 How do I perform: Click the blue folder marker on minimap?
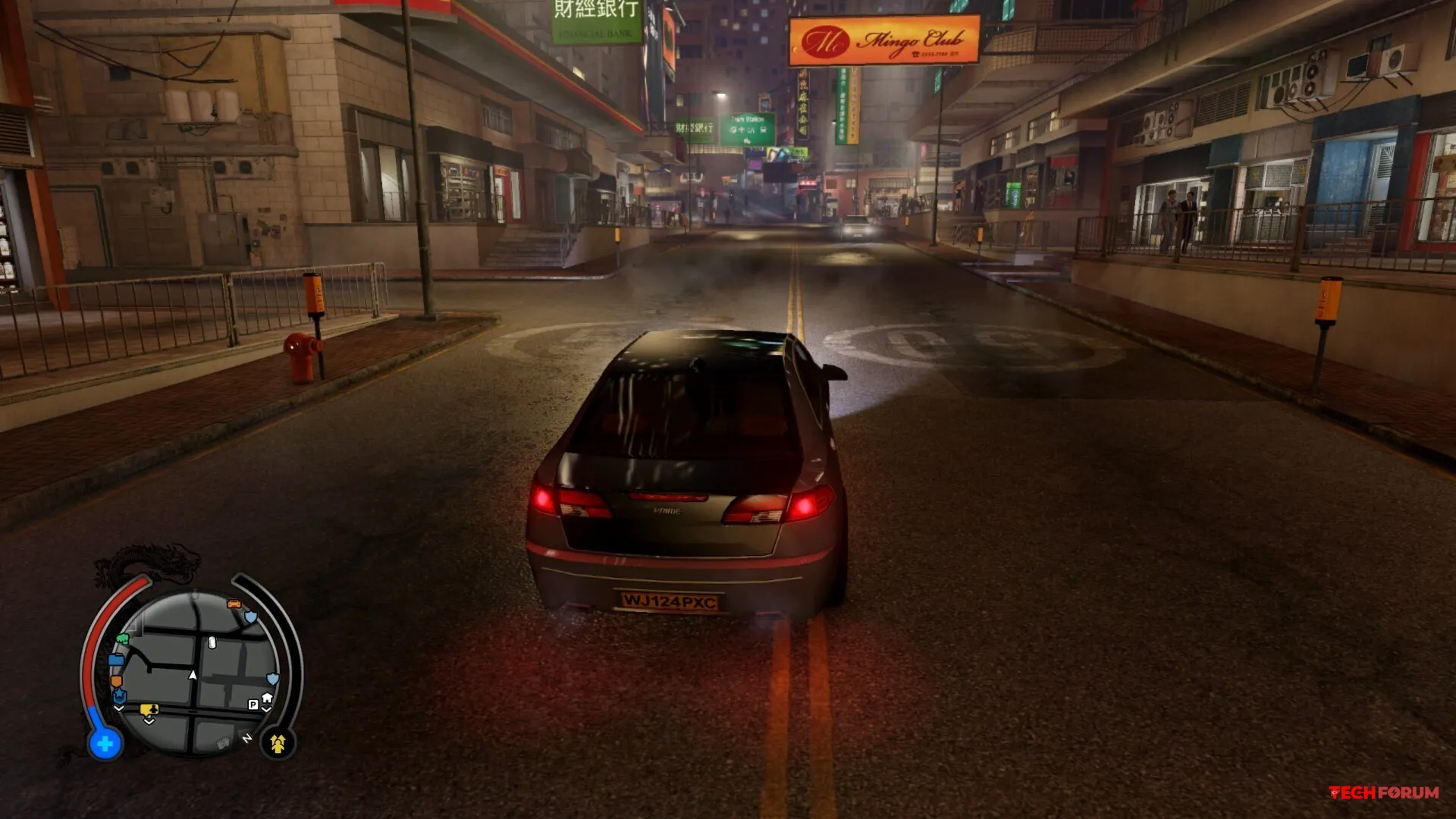[x=116, y=660]
